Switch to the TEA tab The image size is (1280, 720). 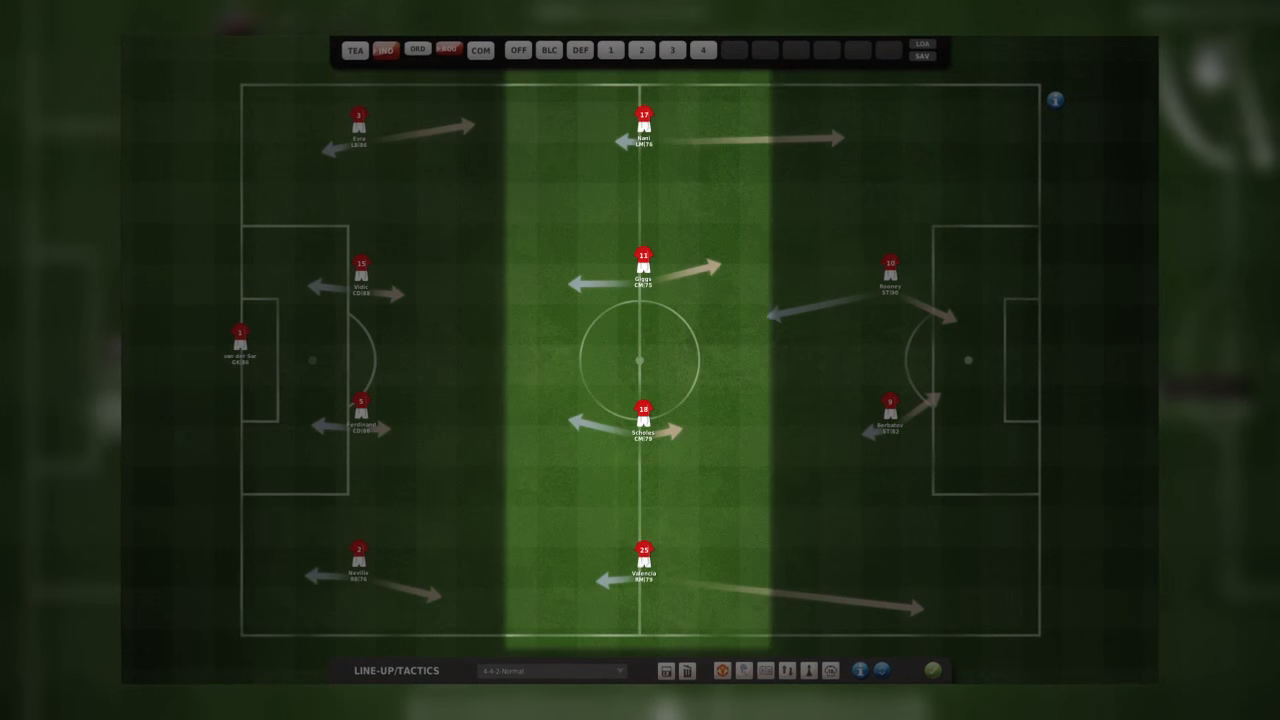tap(356, 50)
